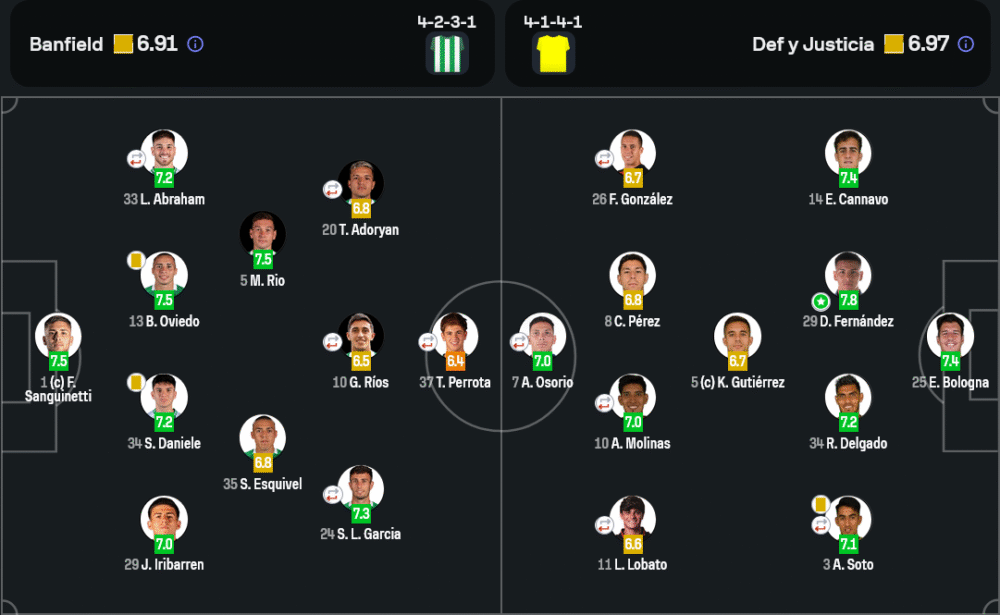Image resolution: width=1000 pixels, height=615 pixels.
Task: Choose B. Oviedo in the lineup
Action: [164, 275]
